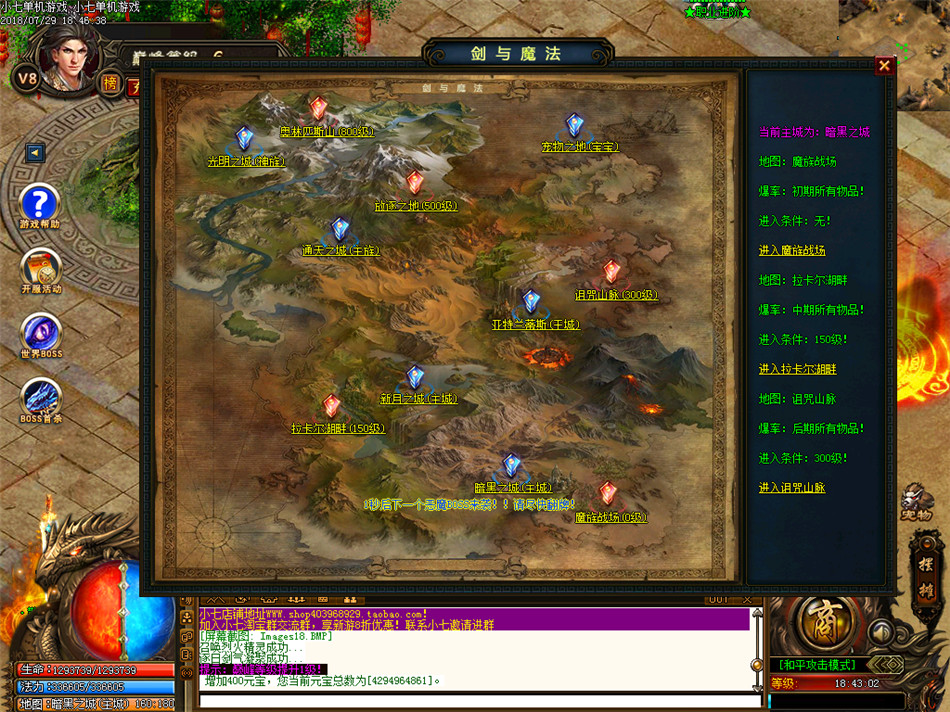950x712 pixels.
Task: Select the 新月之城 (主城) marker
Action: [x=415, y=377]
